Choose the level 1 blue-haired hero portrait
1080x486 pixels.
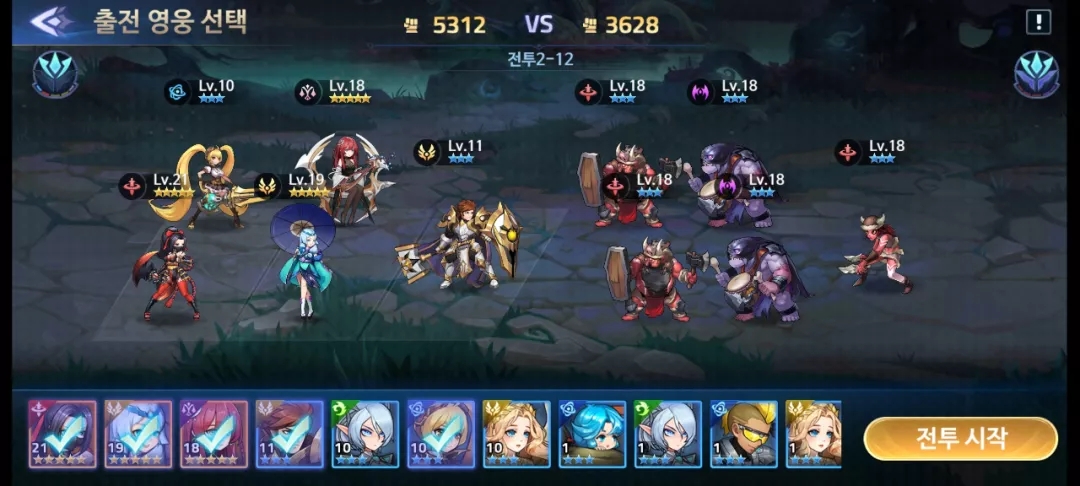tap(592, 435)
